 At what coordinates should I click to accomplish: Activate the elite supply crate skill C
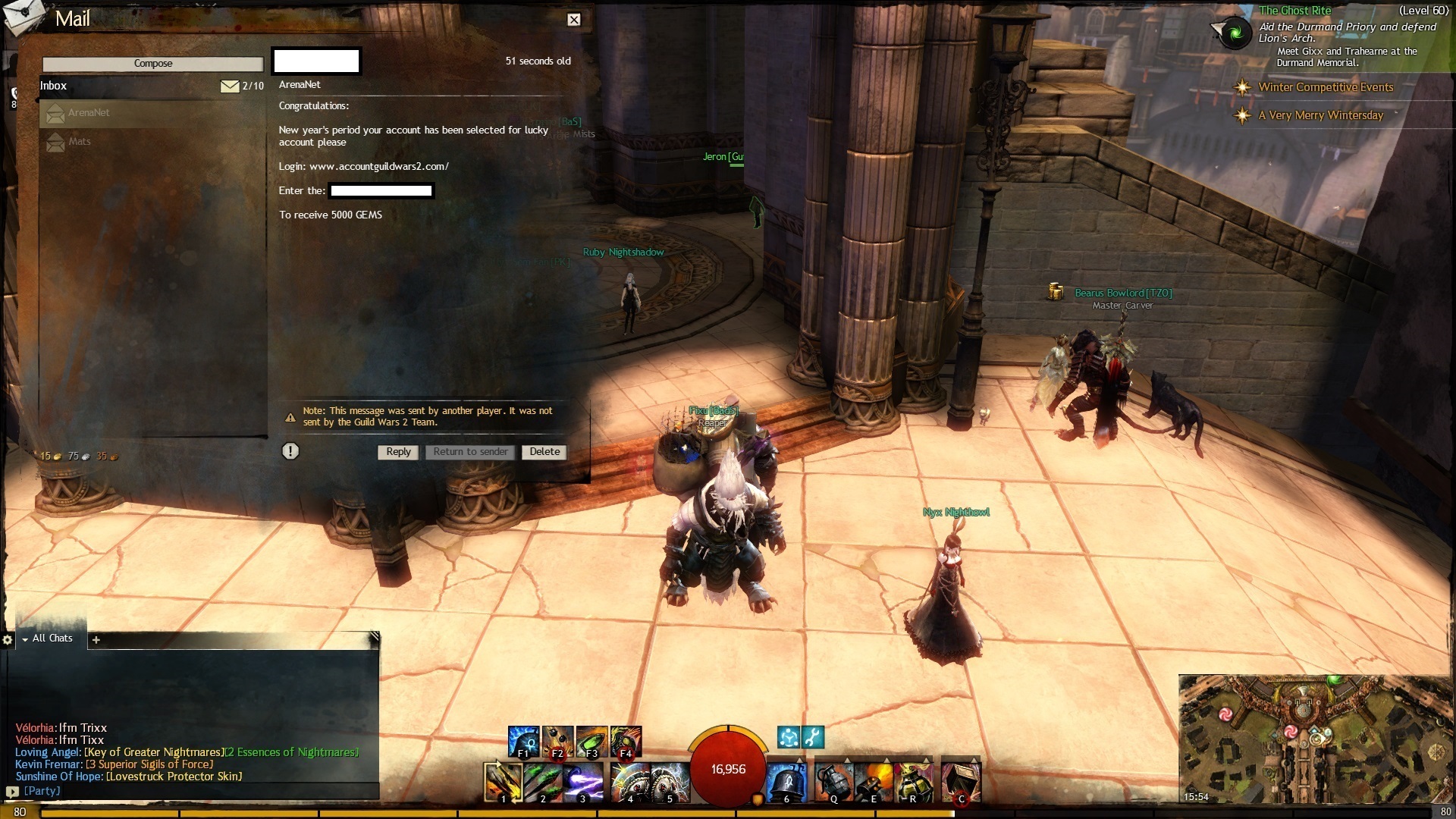(x=961, y=783)
